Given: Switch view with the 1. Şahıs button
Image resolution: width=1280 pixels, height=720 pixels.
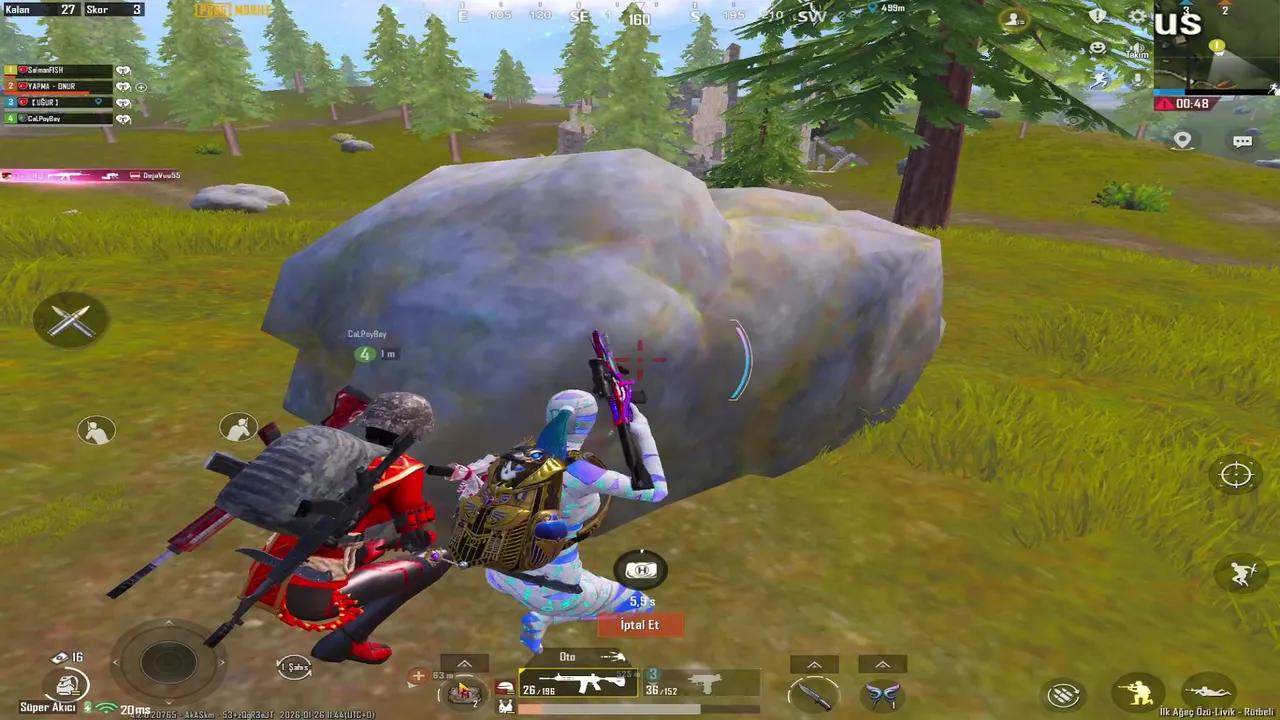Looking at the screenshot, I should [x=294, y=666].
